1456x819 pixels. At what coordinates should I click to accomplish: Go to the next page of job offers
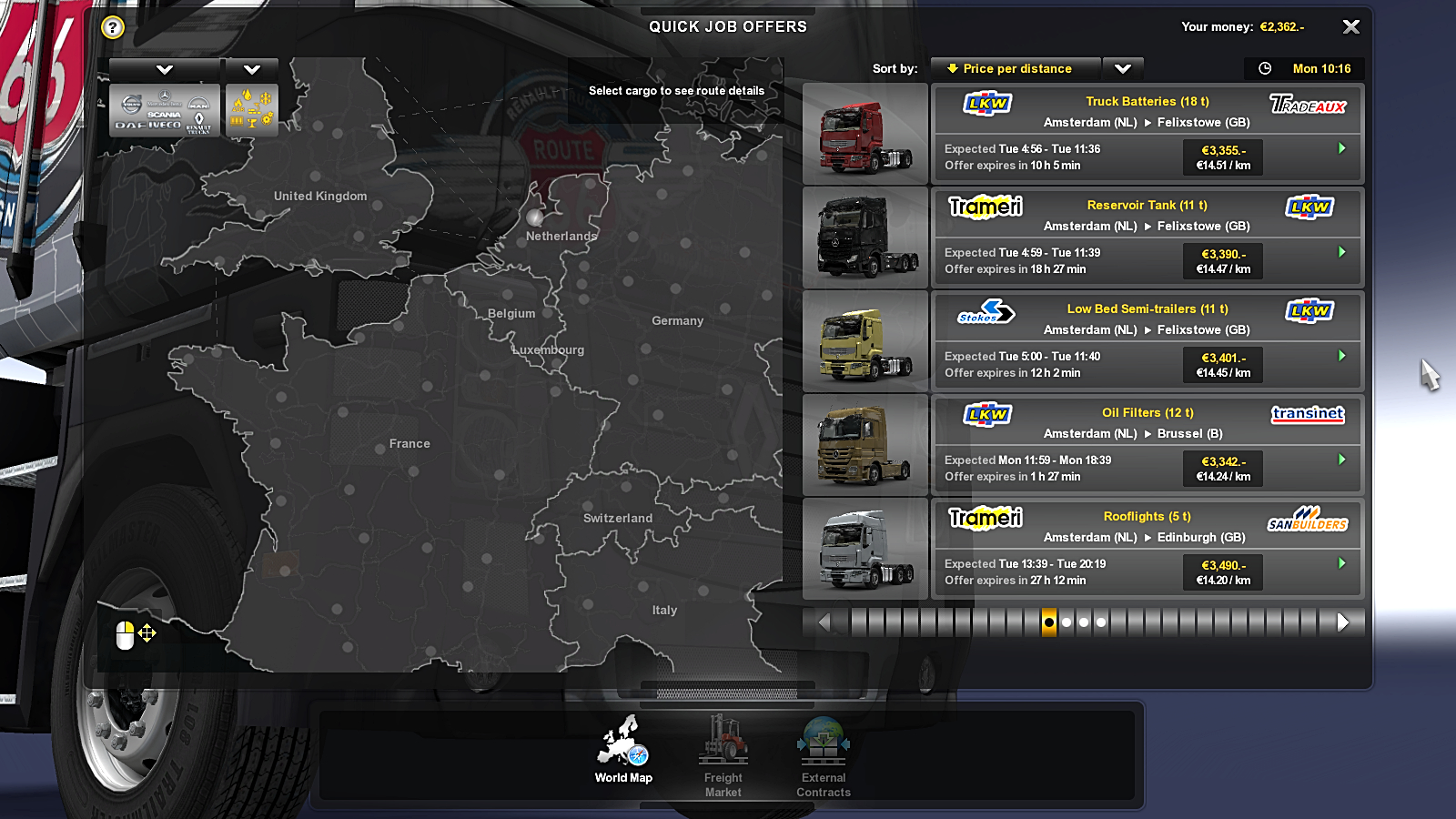tap(1343, 622)
